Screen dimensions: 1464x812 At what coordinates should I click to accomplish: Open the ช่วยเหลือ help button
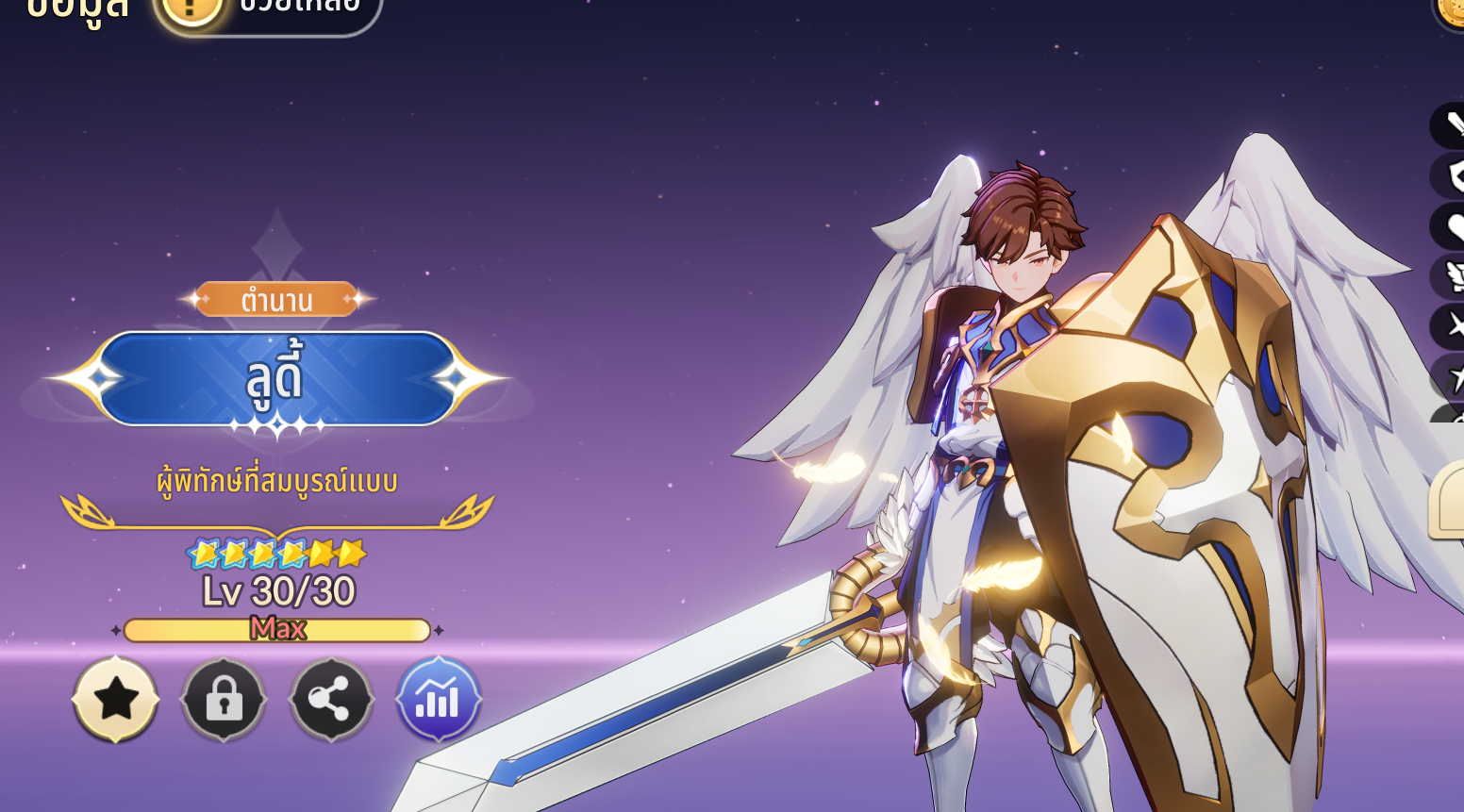click(269, 9)
